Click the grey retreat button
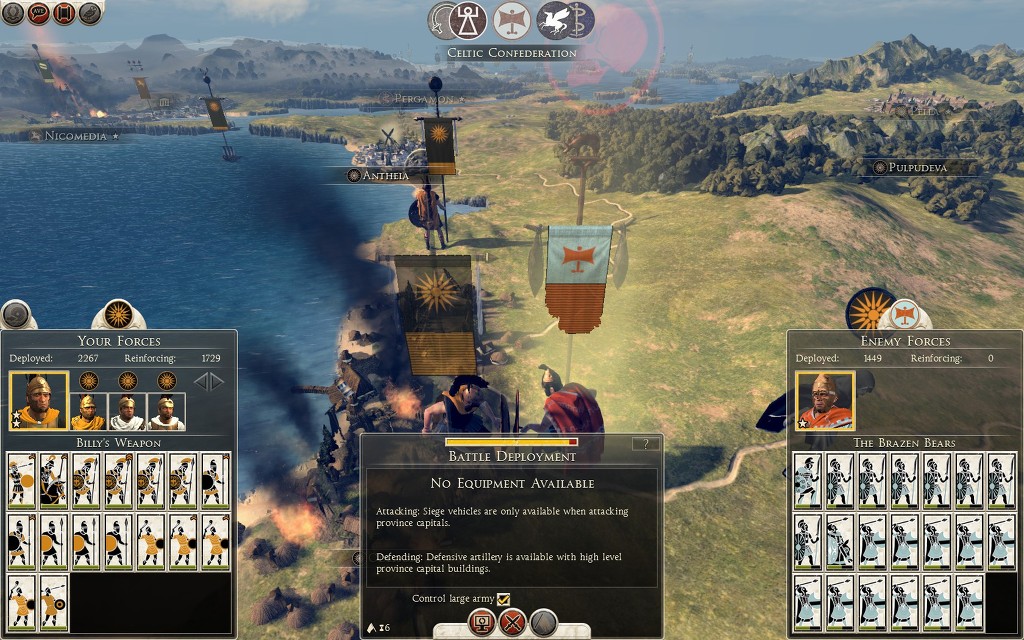Image resolution: width=1024 pixels, height=640 pixels. coord(543,623)
